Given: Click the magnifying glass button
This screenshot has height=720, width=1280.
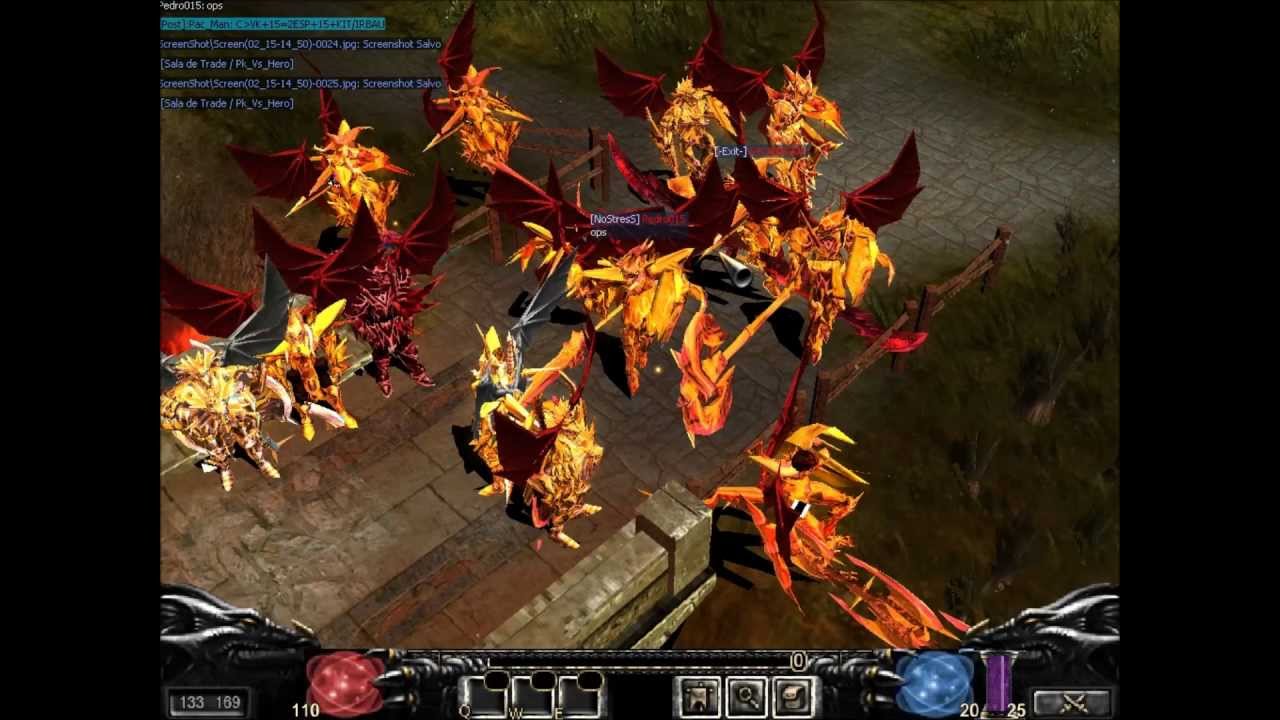Looking at the screenshot, I should coord(746,697).
